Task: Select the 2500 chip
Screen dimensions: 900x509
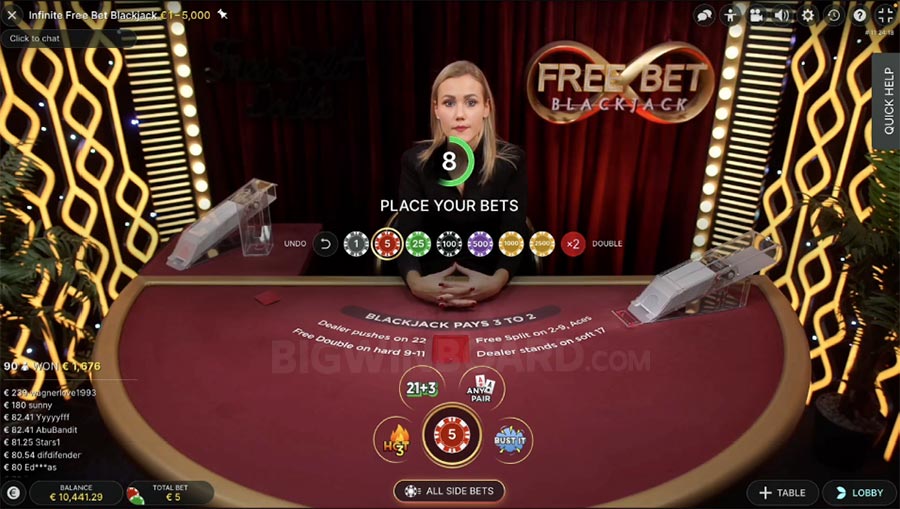Action: [x=542, y=243]
